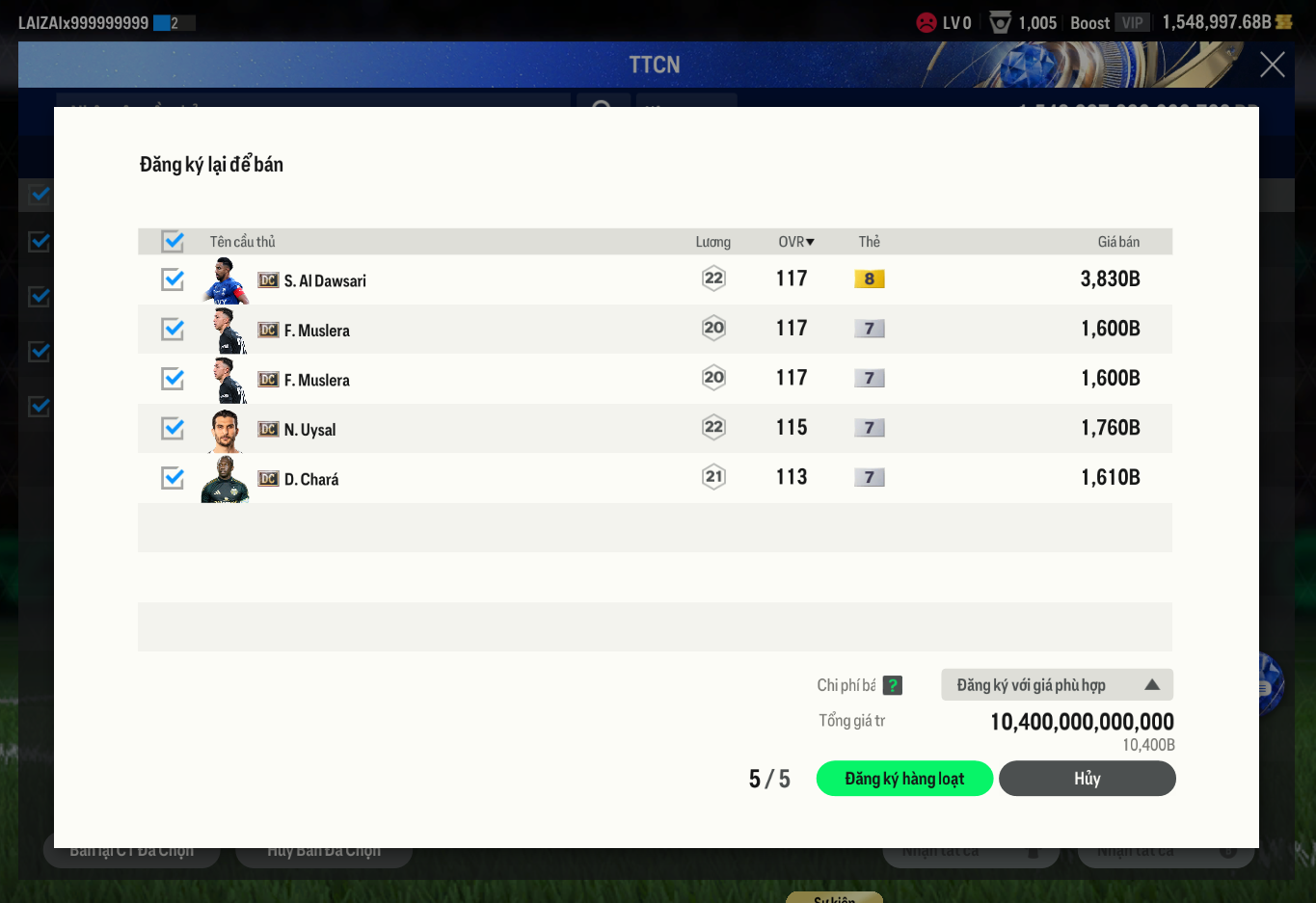1316x903 pixels.
Task: Cancel with the Hủy button
Action: click(x=1087, y=779)
